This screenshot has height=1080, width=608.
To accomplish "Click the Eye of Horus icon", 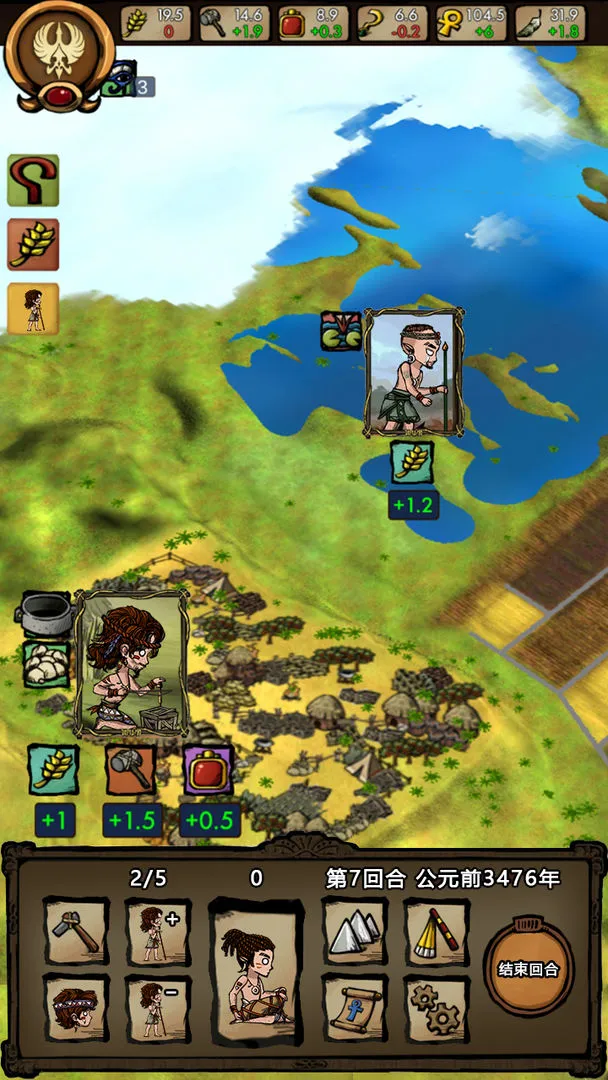I will pyautogui.click(x=118, y=78).
